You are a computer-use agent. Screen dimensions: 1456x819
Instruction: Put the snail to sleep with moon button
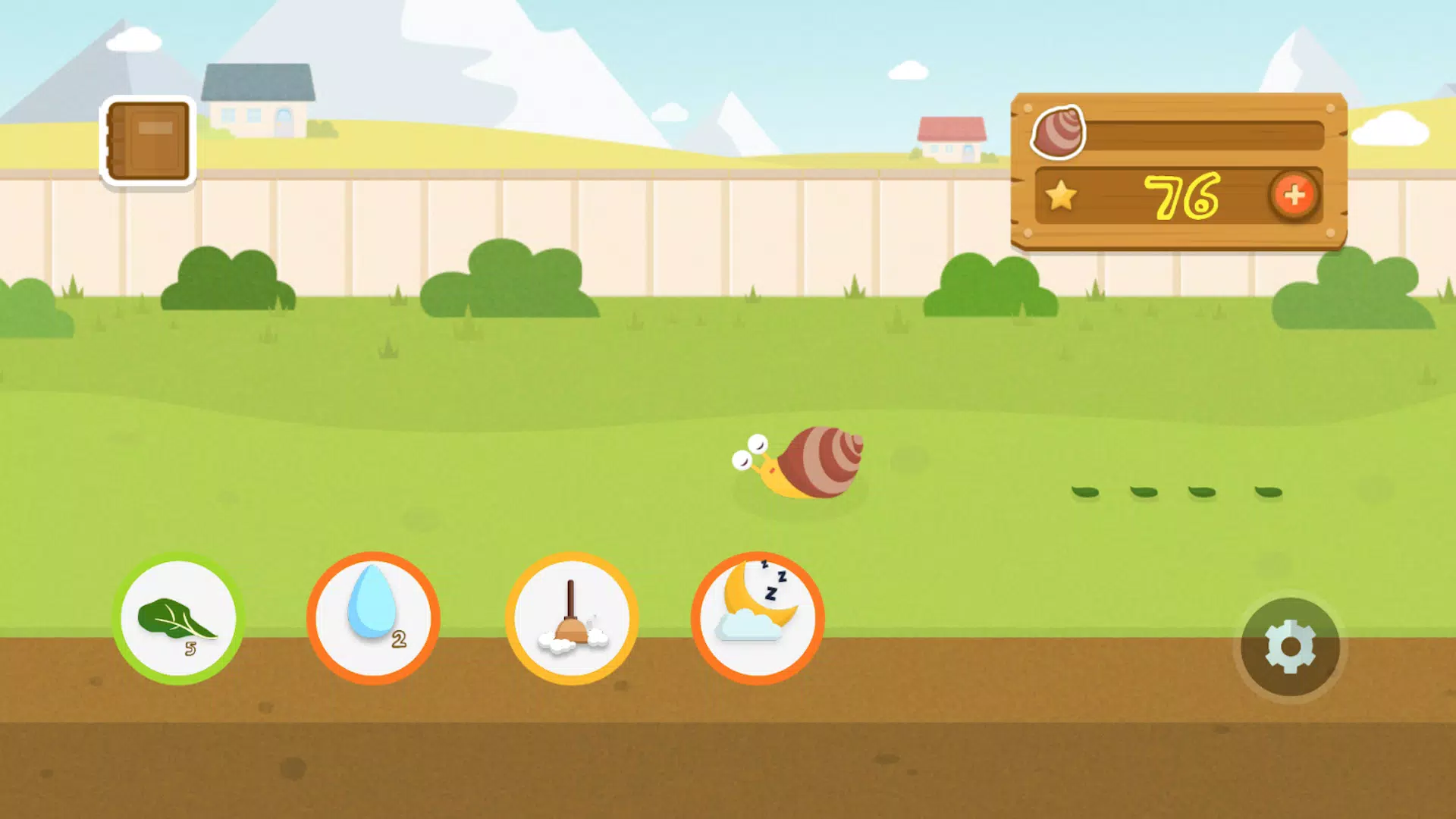tap(758, 618)
